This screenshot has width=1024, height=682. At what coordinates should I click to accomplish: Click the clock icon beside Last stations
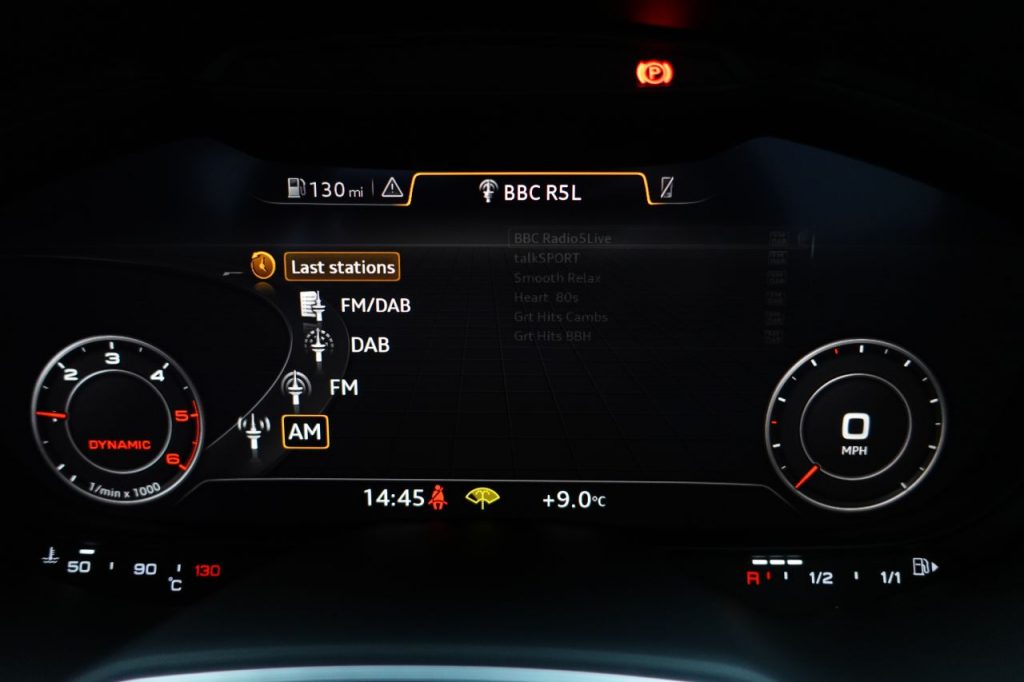(x=262, y=265)
